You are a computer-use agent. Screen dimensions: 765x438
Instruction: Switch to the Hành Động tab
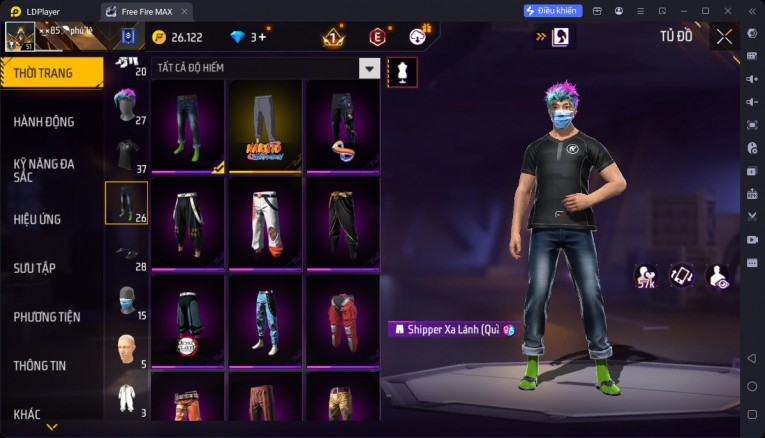tap(44, 122)
